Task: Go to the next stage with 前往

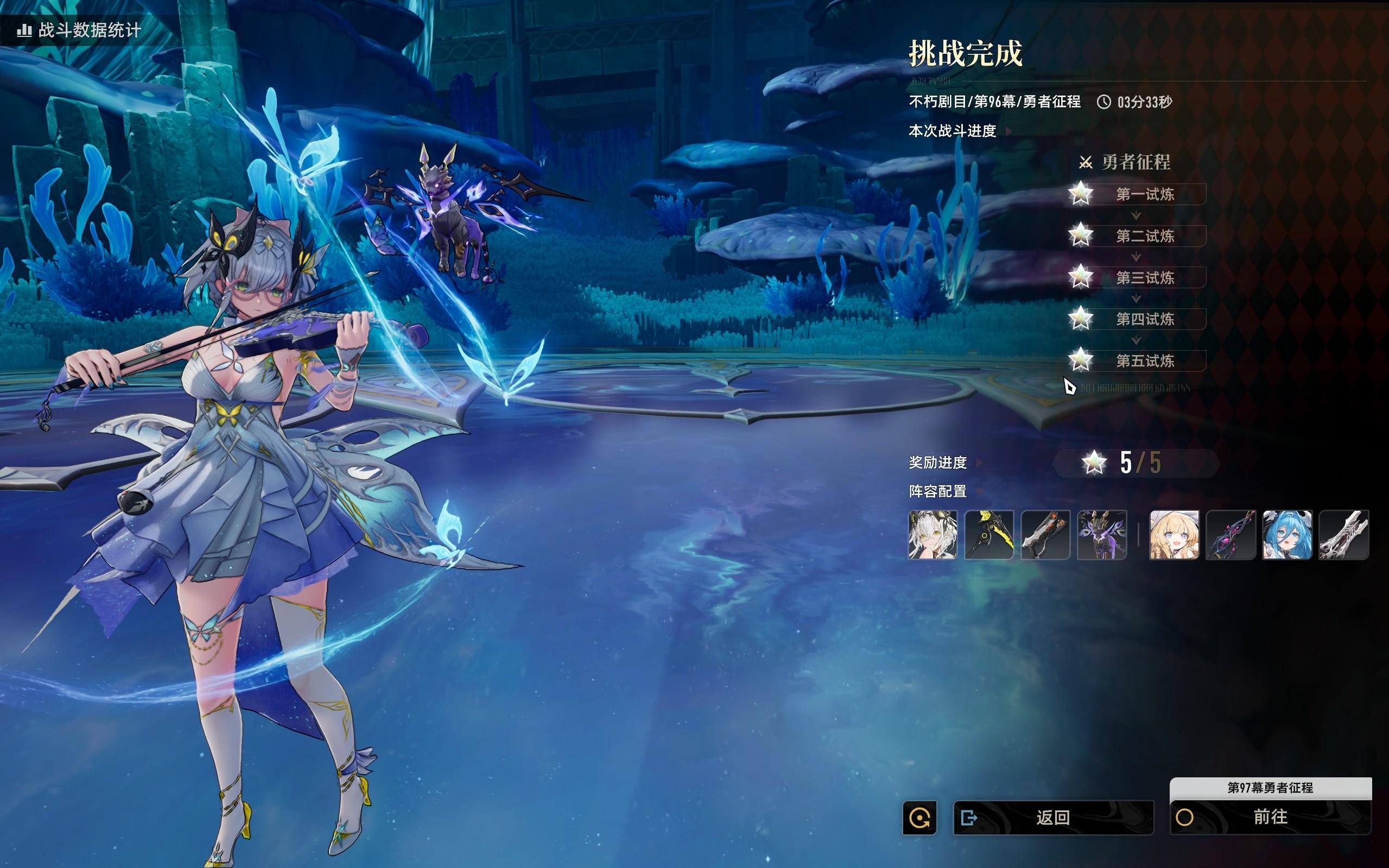Action: point(1270,817)
